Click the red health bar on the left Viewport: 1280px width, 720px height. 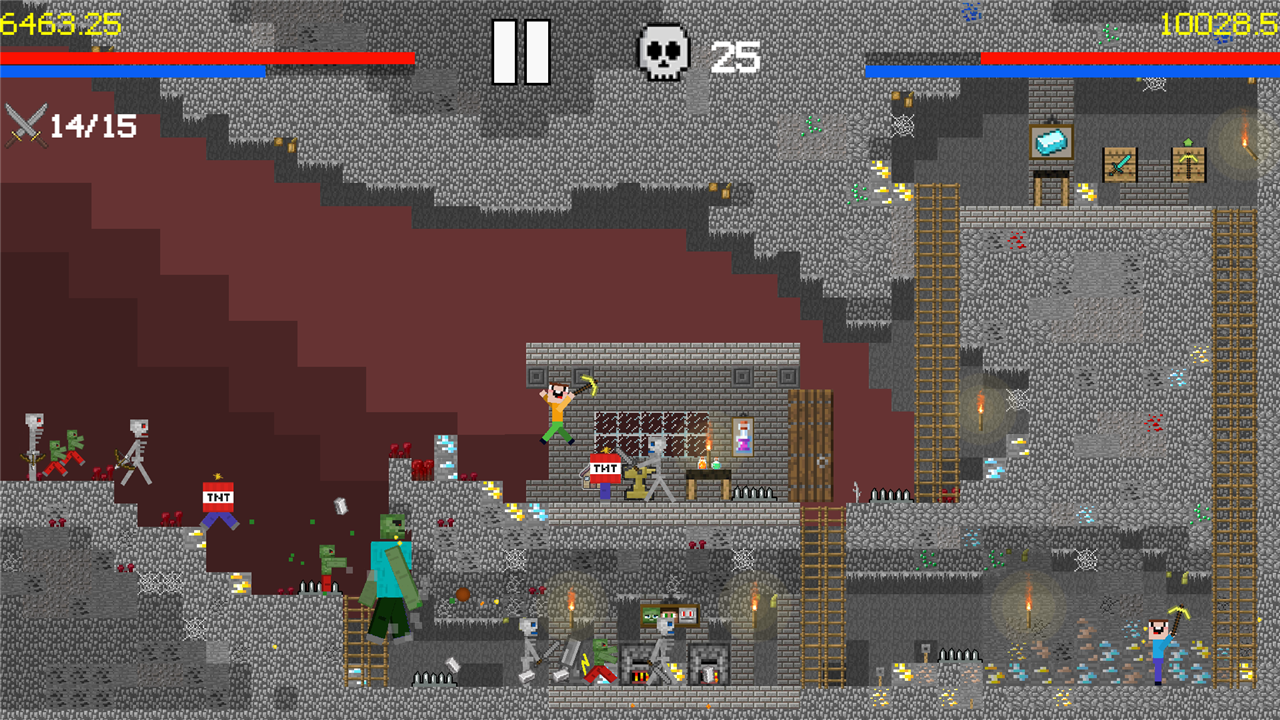200,58
